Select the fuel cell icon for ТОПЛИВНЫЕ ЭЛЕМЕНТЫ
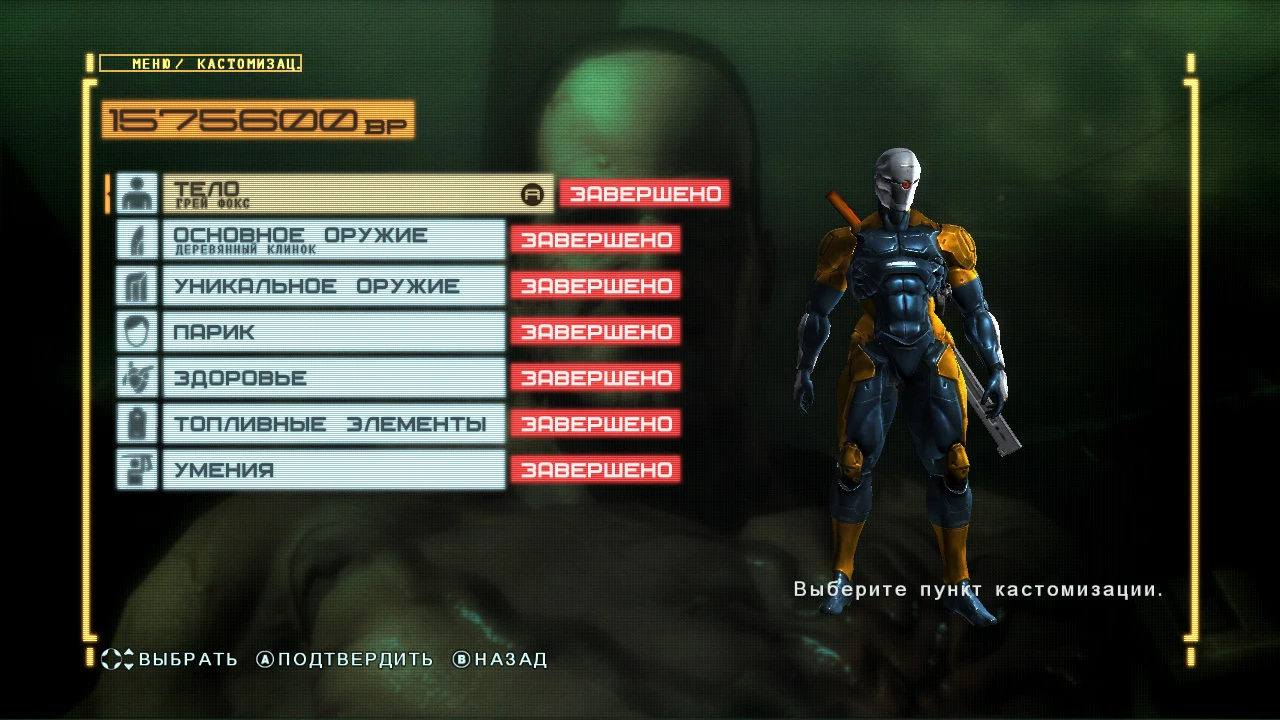 point(138,424)
